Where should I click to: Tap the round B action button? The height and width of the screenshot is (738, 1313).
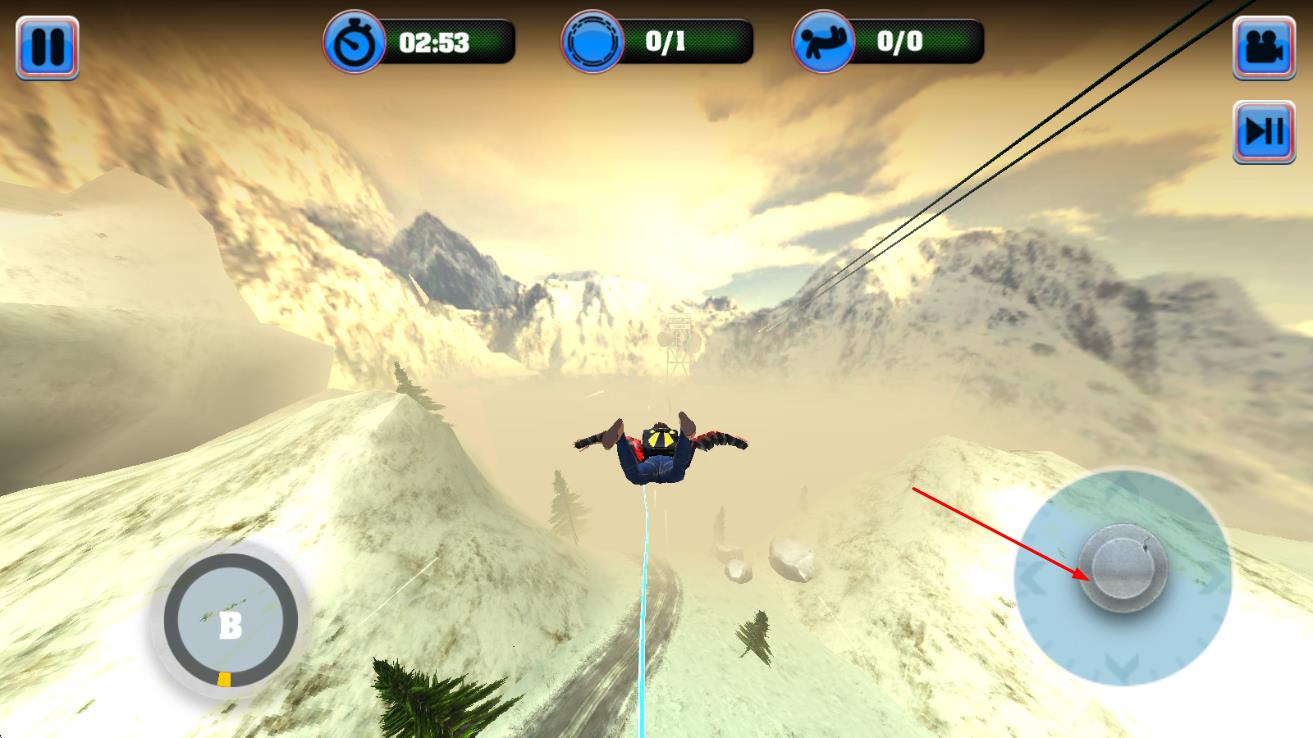[x=231, y=623]
